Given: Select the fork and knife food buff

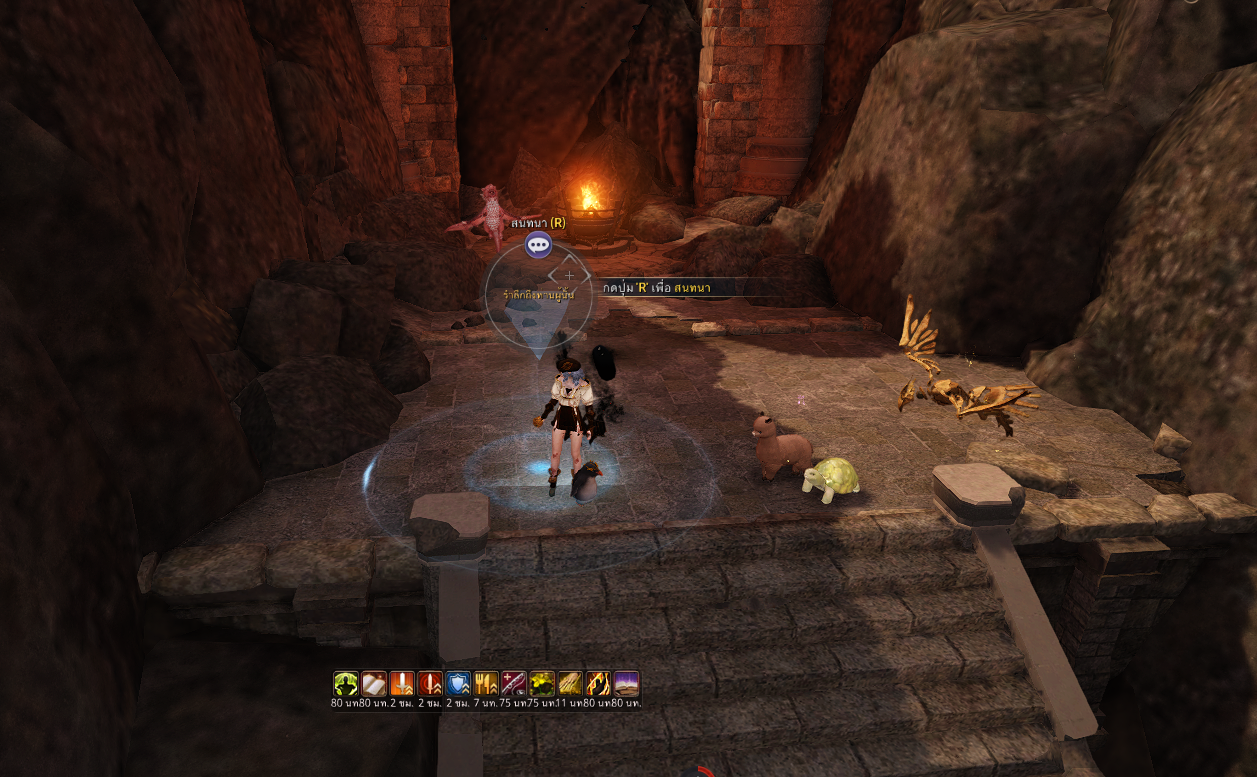Looking at the screenshot, I should 486,684.
